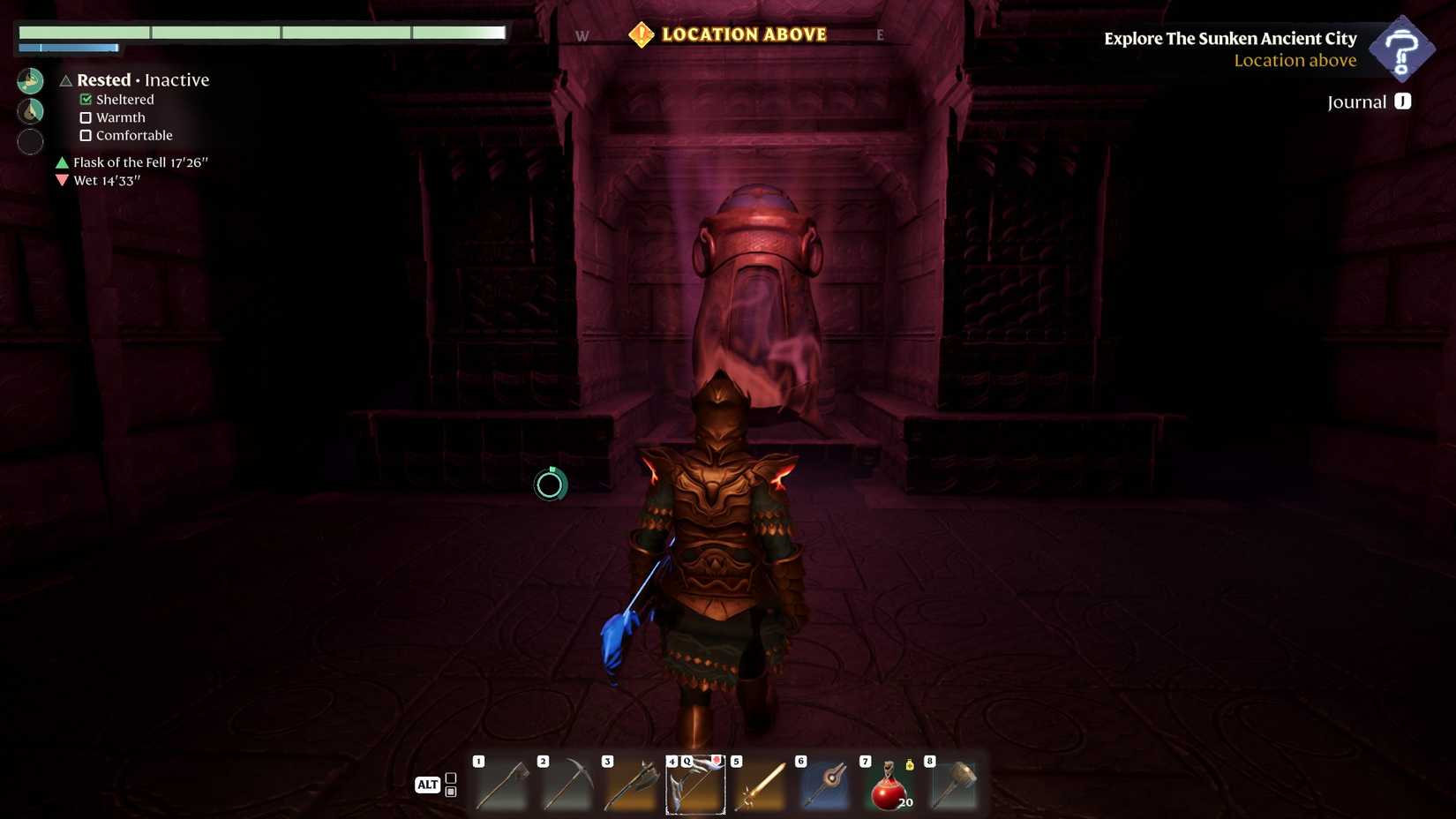The height and width of the screenshot is (819, 1456).
Task: Click the circular crosshair reticle
Action: point(550,484)
